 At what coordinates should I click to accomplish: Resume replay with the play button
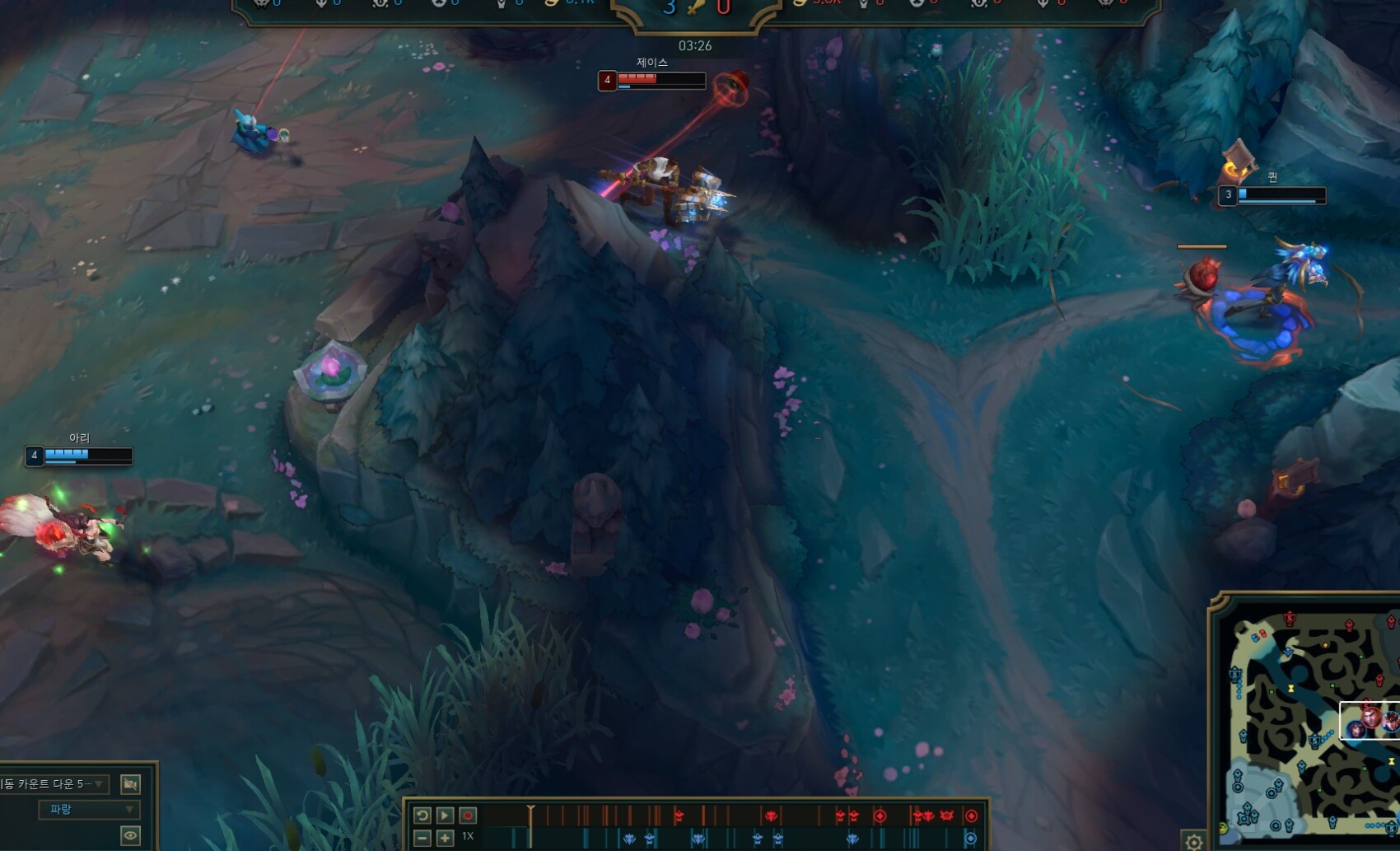point(445,816)
